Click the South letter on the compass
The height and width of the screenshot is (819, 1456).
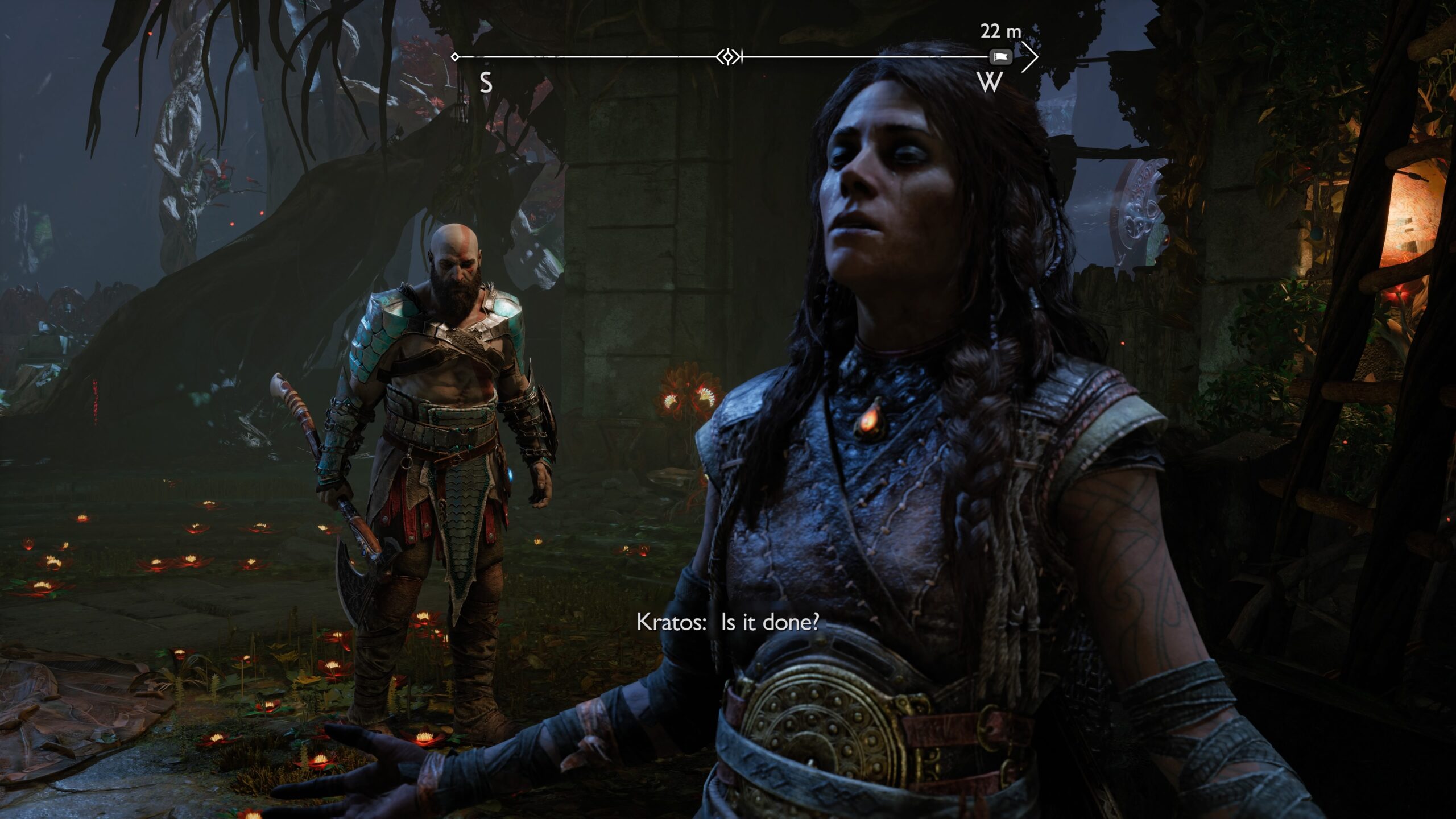(486, 83)
